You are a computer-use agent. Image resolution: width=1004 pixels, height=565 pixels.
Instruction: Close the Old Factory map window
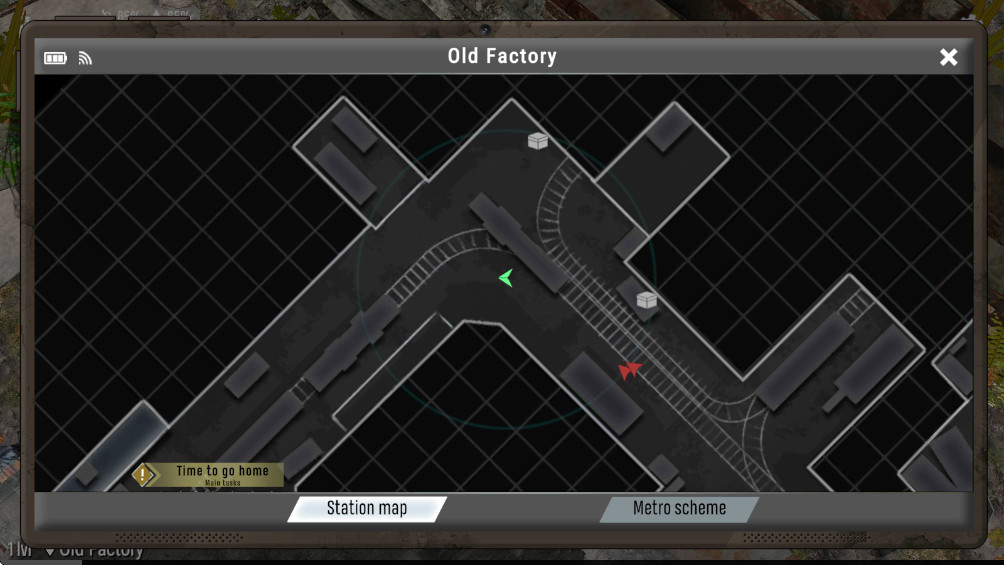948,57
